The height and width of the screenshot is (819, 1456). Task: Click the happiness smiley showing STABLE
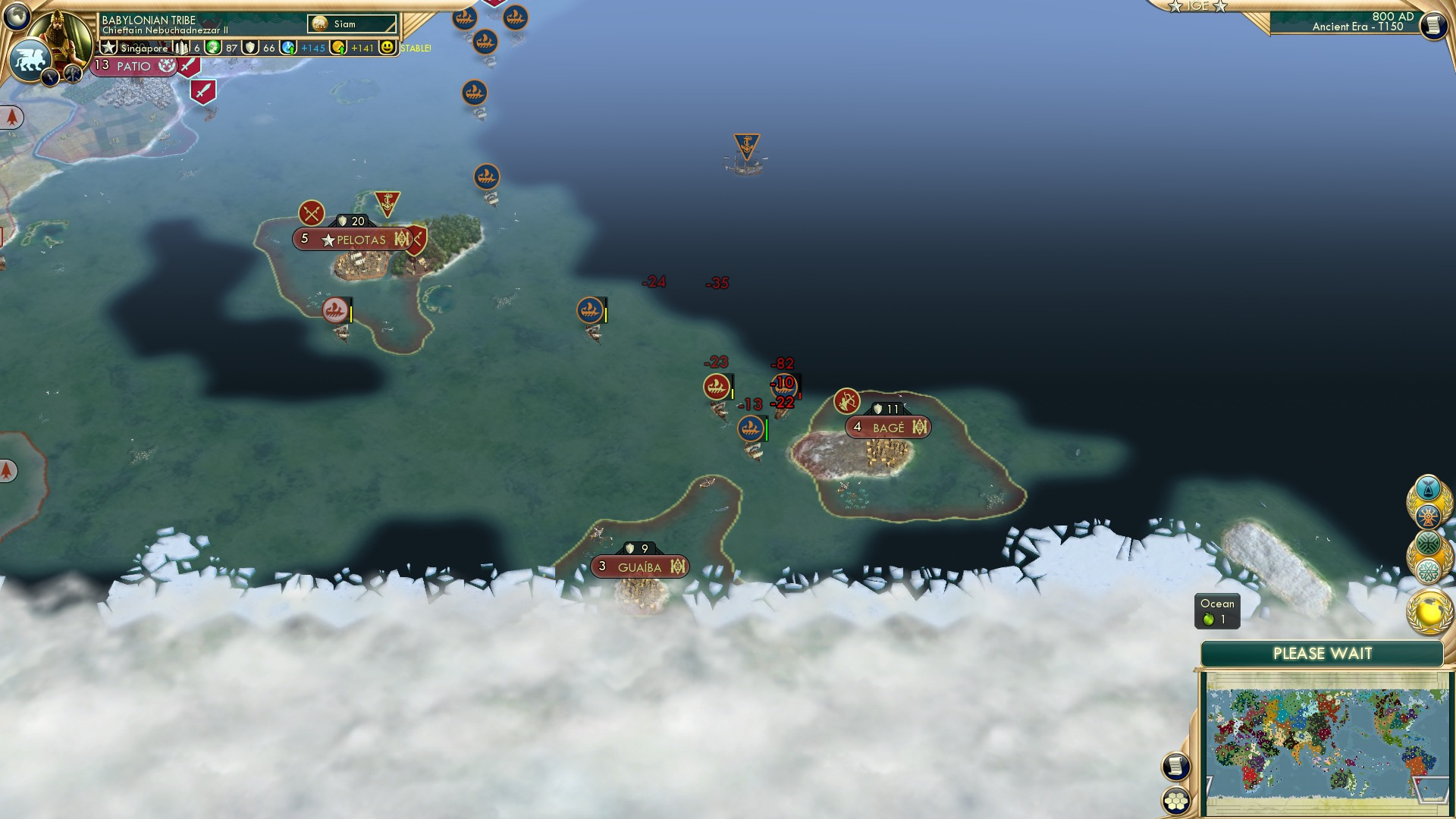[388, 47]
